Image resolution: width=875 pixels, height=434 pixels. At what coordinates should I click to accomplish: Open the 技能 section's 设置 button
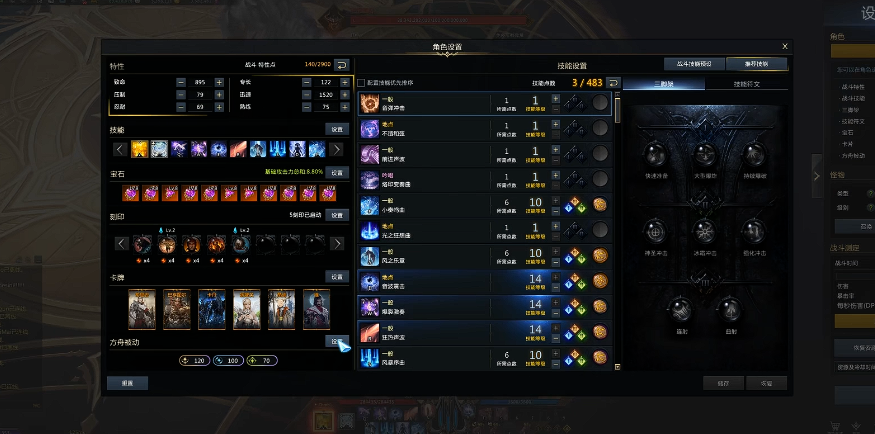pos(337,129)
